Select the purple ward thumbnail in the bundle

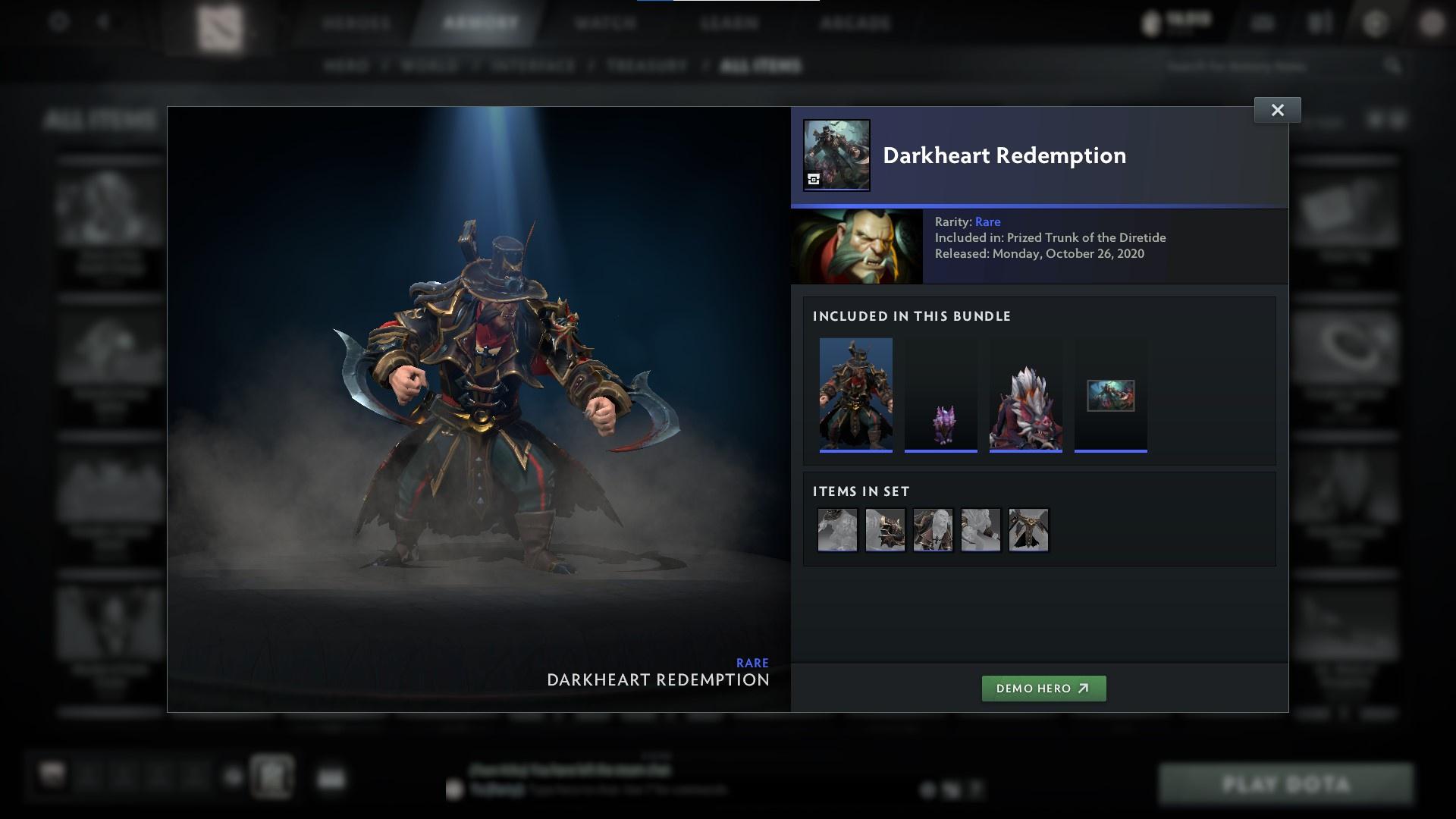[940, 395]
